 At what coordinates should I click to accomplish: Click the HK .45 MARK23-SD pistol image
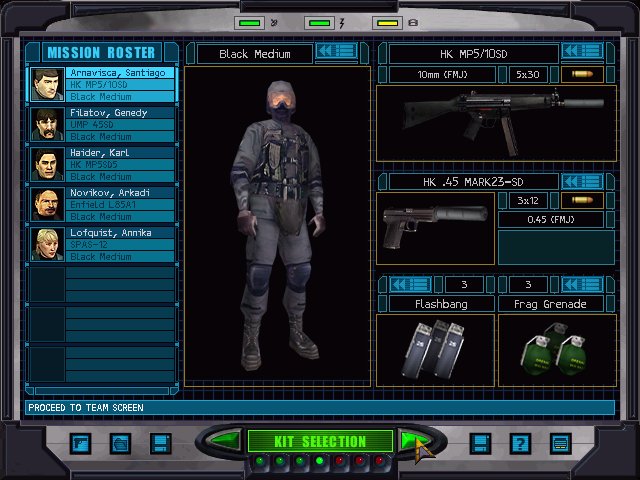(435, 228)
